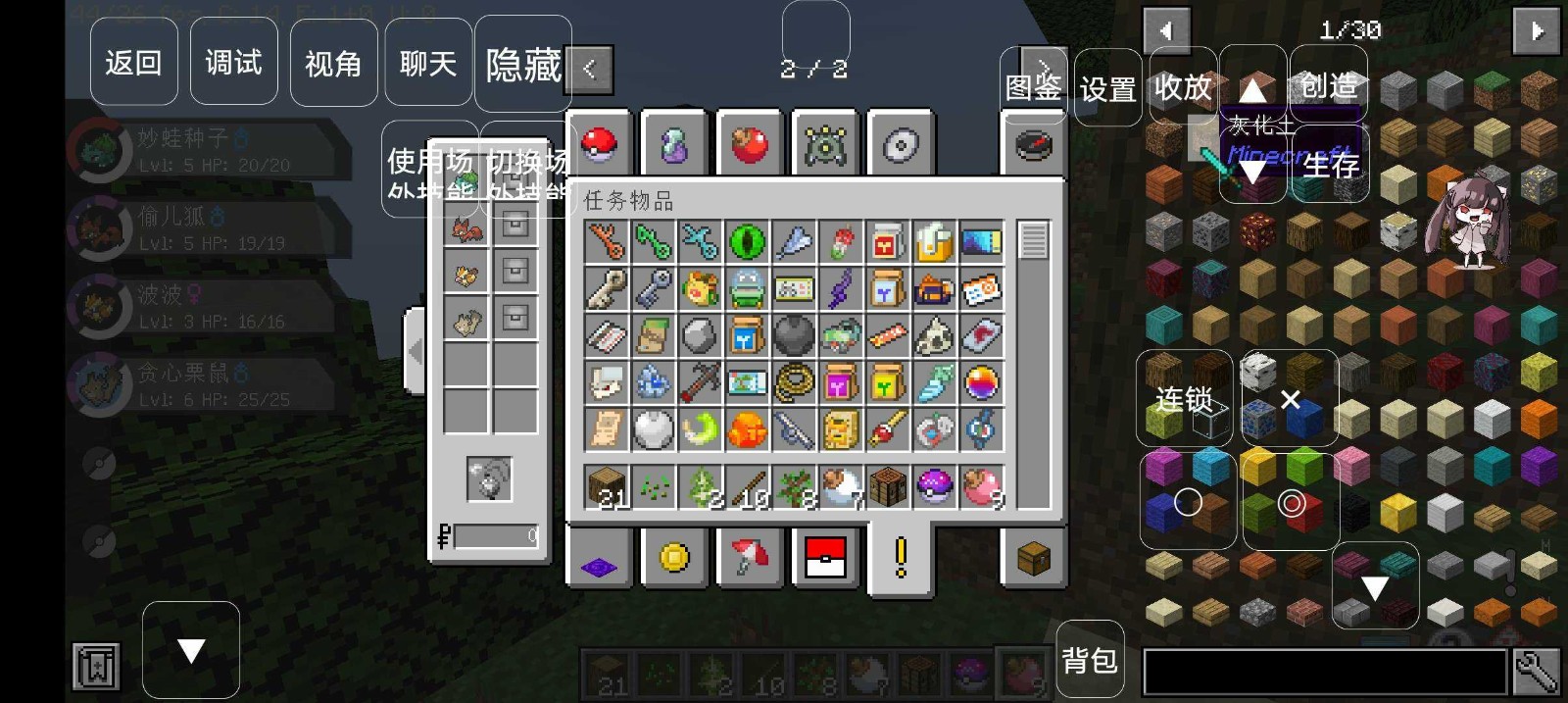Select the green eye item slot
This screenshot has height=703, width=1568.
coord(748,241)
